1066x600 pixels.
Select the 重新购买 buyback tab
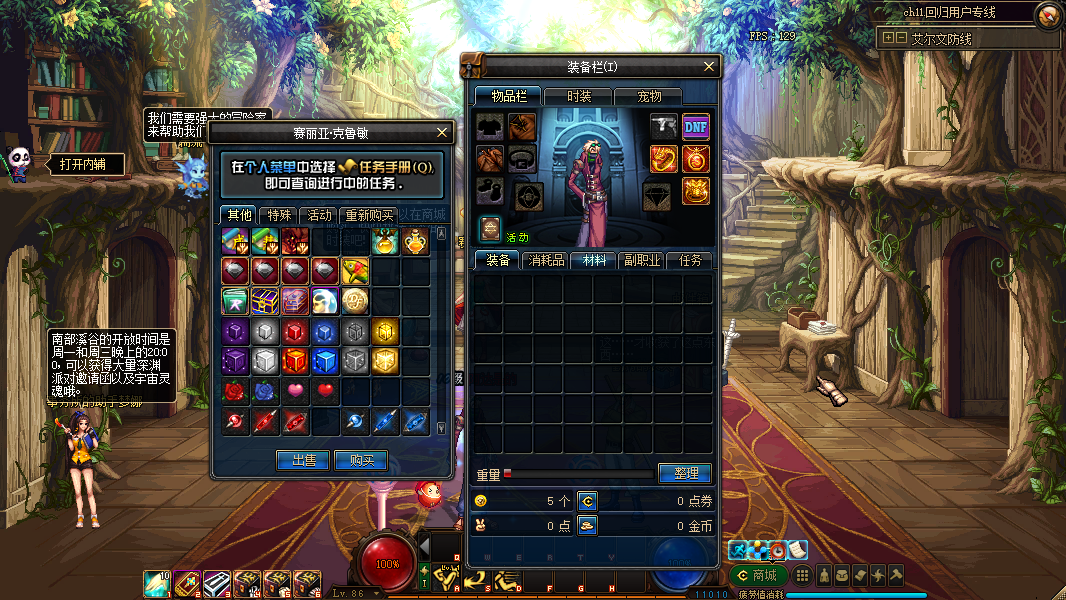coord(368,215)
